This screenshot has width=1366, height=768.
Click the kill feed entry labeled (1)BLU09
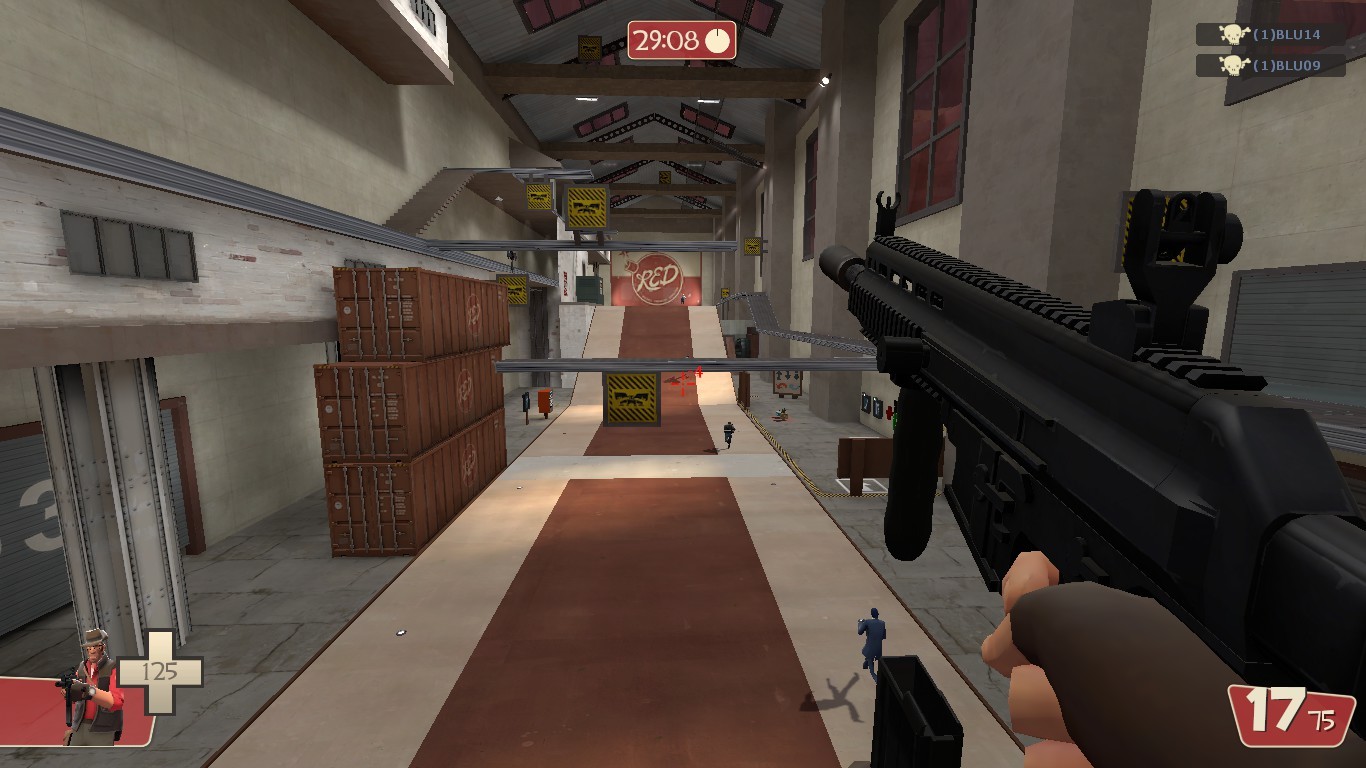1288,64
